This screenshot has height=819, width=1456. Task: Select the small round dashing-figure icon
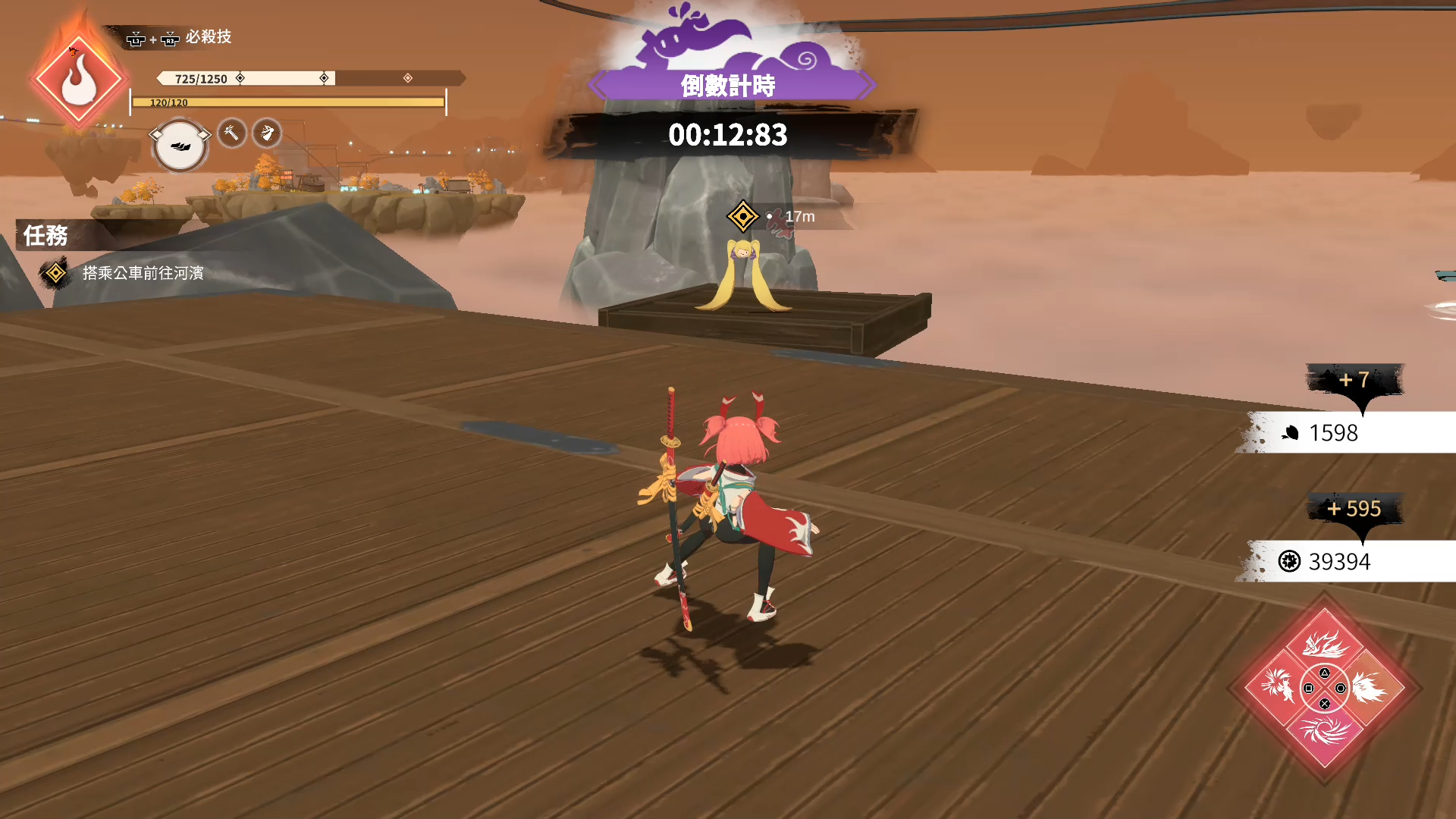266,133
